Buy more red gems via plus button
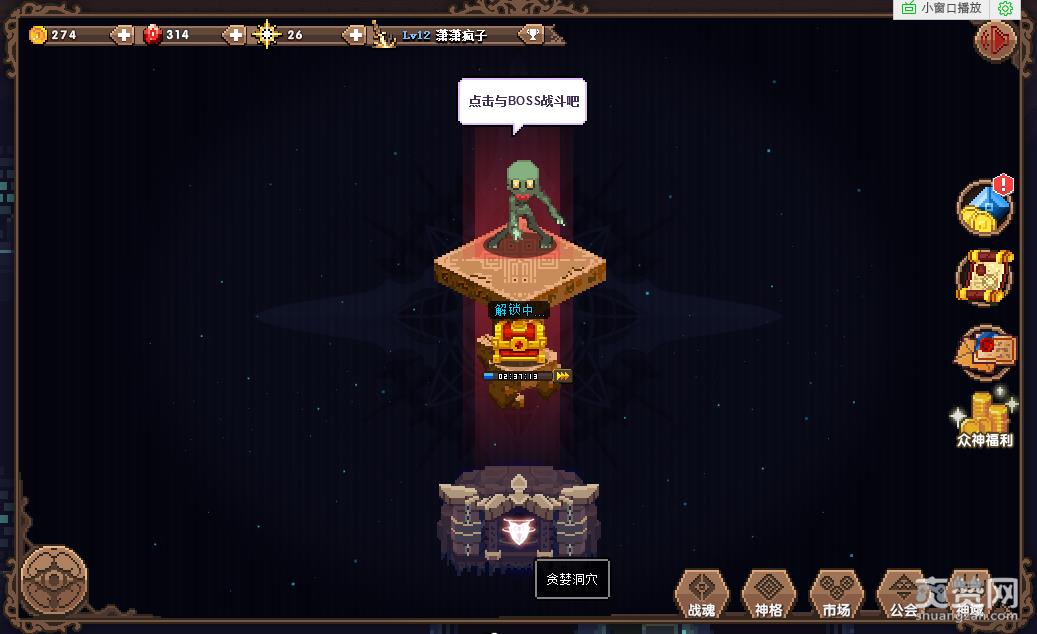 235,35
